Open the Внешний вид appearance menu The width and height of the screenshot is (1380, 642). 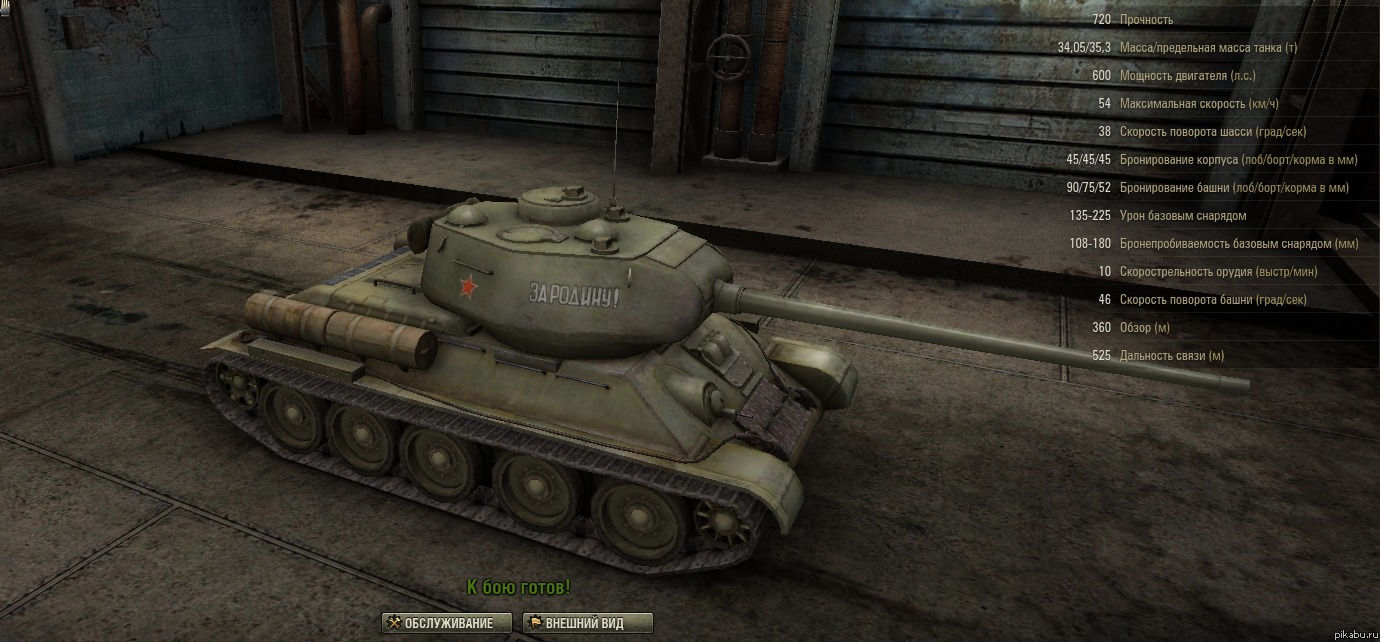point(587,623)
